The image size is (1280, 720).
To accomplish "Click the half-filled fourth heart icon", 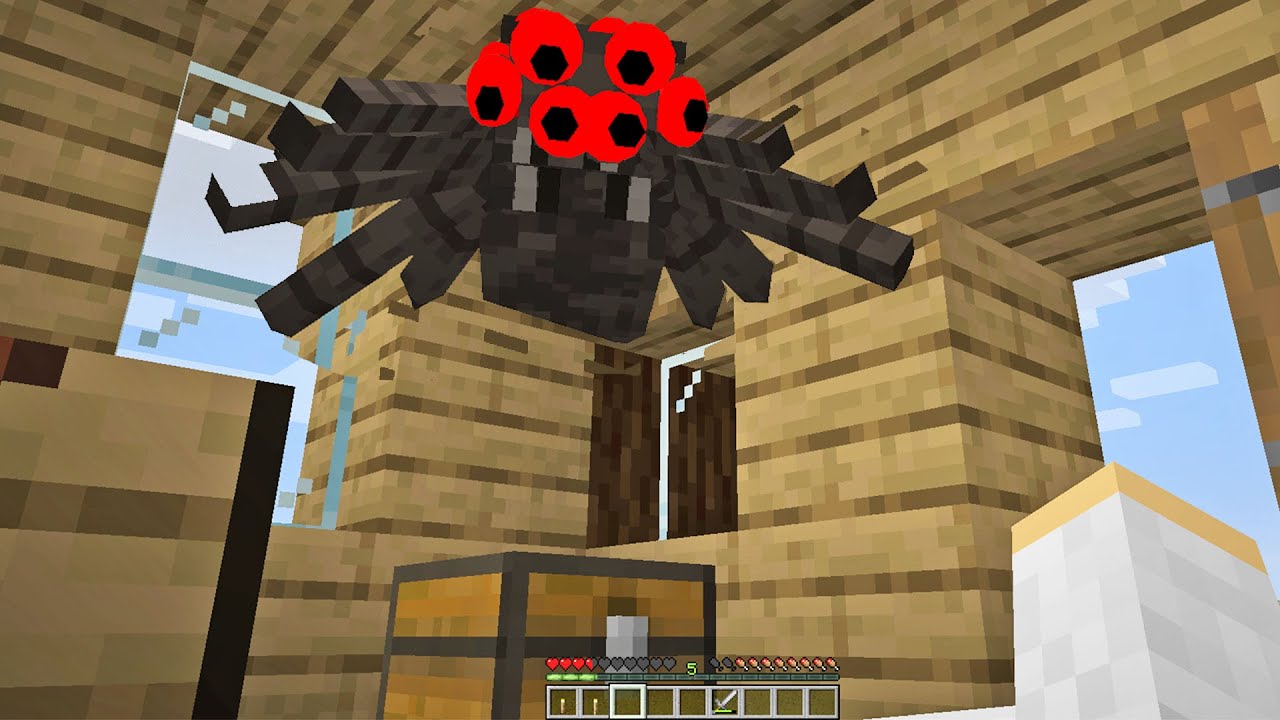I will pyautogui.click(x=590, y=664).
